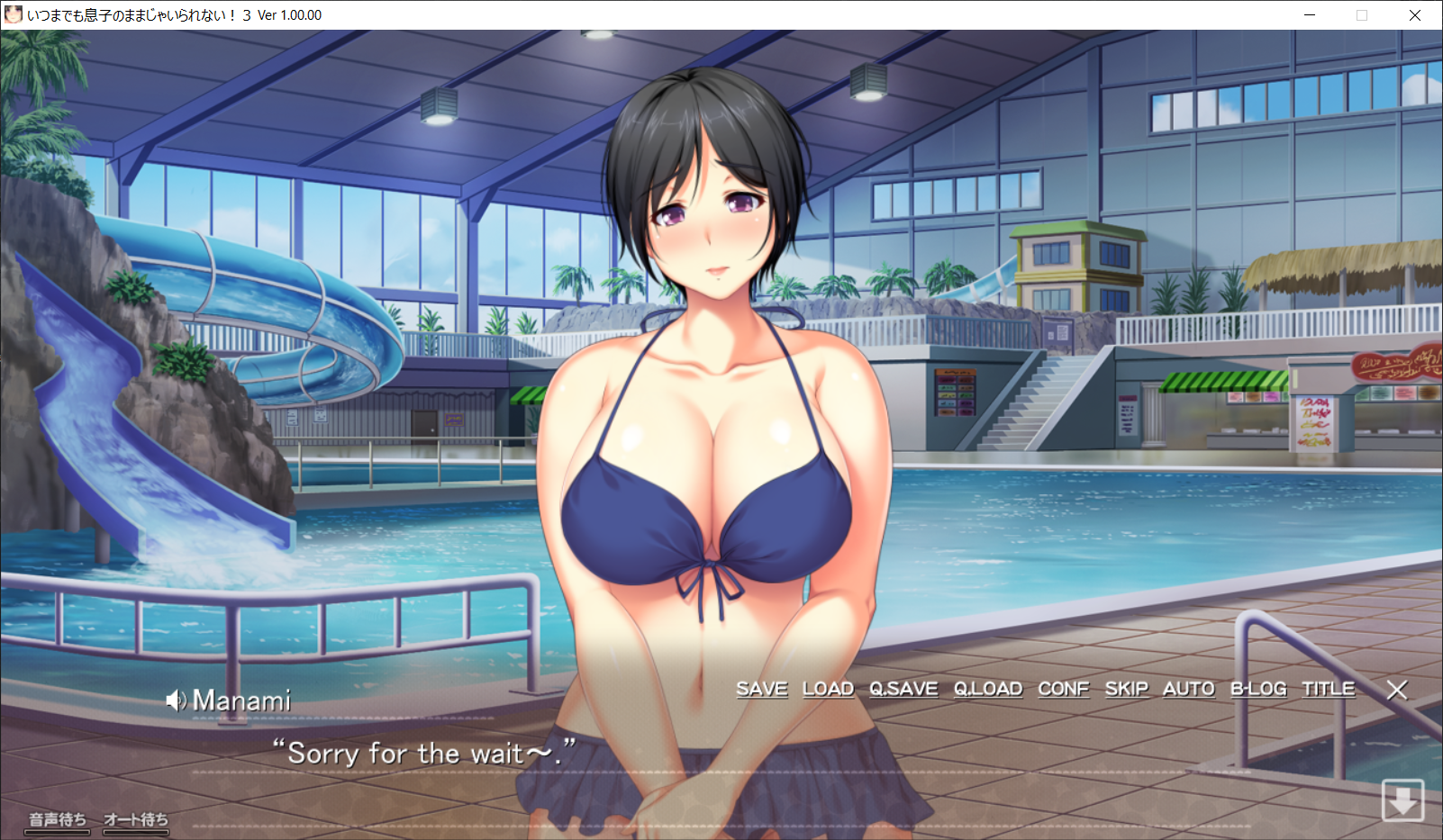Toggle the 音声待ち voice-wait option
The image size is (1443, 840).
click(58, 820)
